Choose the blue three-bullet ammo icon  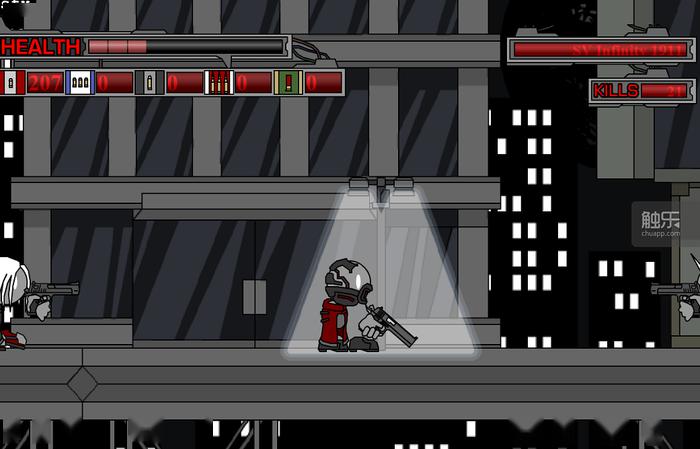[x=80, y=82]
